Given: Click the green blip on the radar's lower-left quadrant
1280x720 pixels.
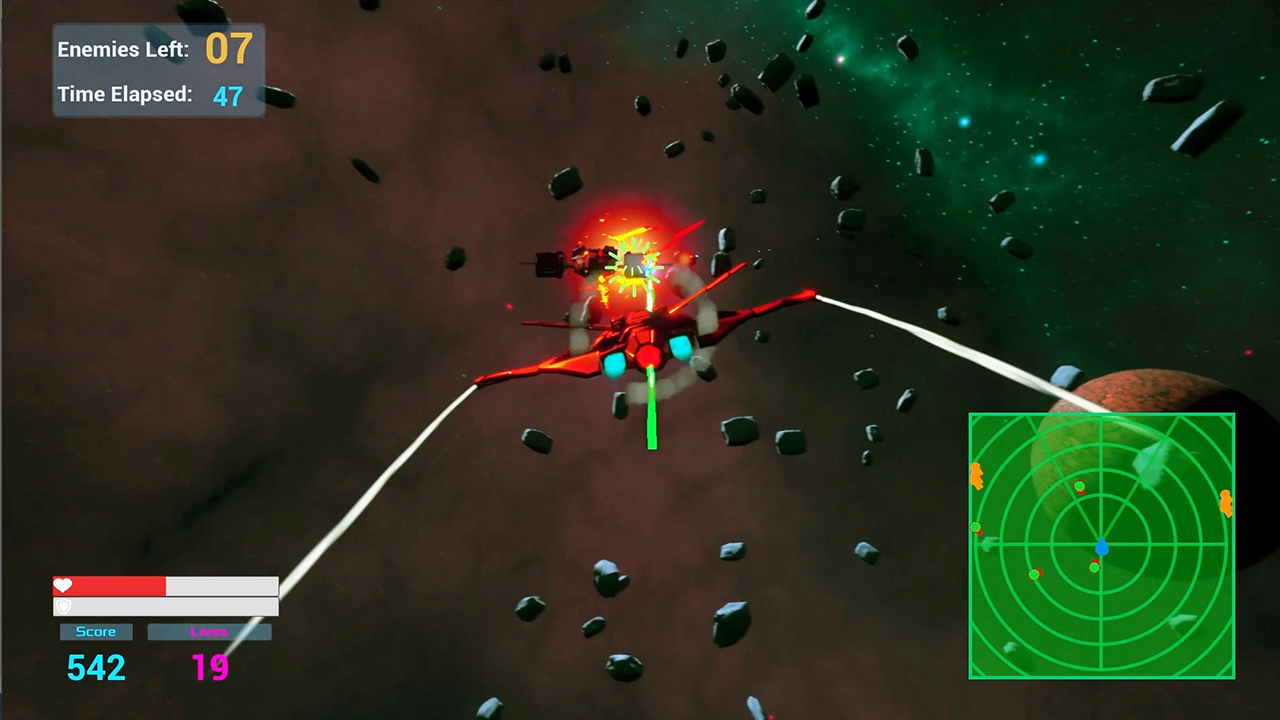Looking at the screenshot, I should (1033, 573).
